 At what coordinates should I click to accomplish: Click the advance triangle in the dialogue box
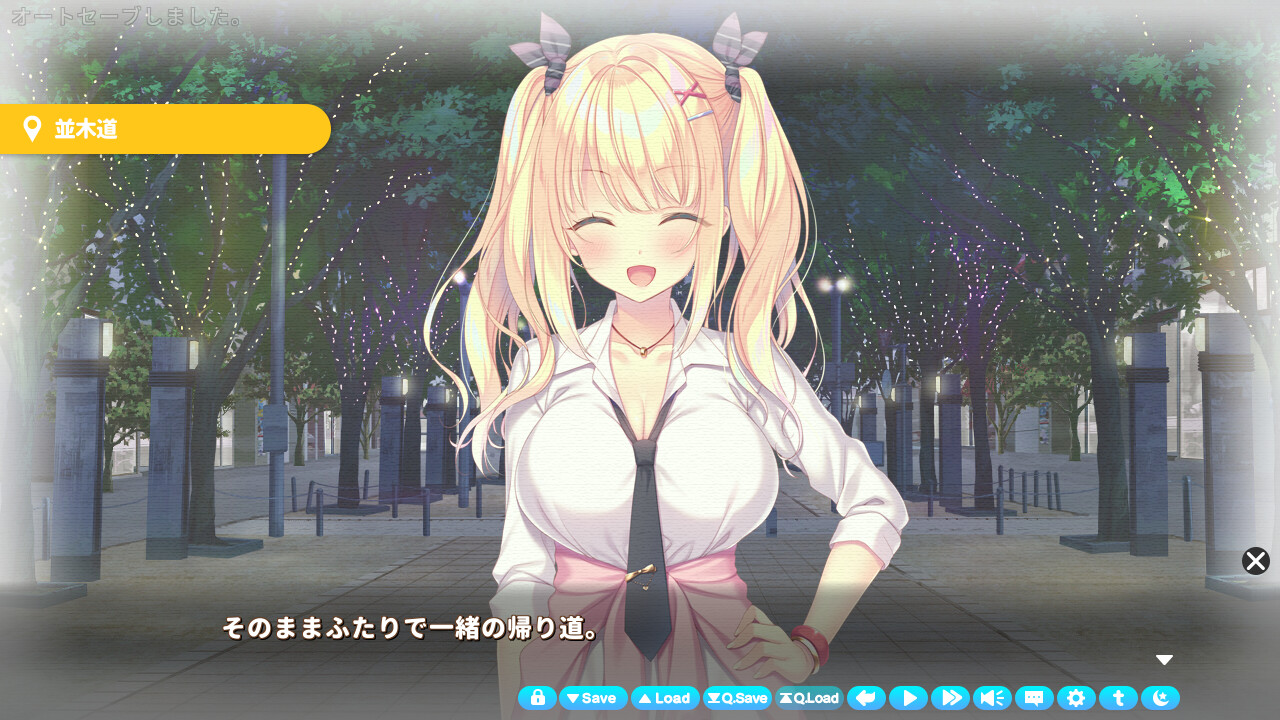tap(1163, 659)
